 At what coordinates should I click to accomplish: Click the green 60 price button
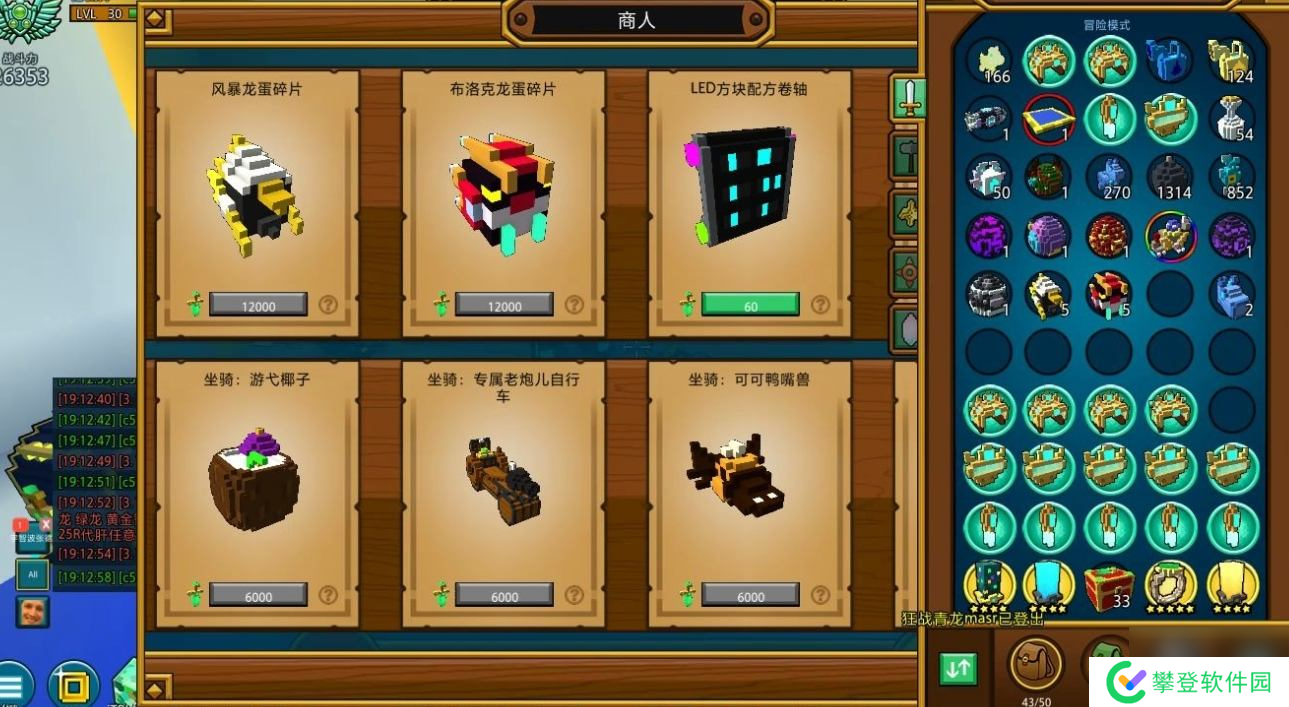coord(750,304)
